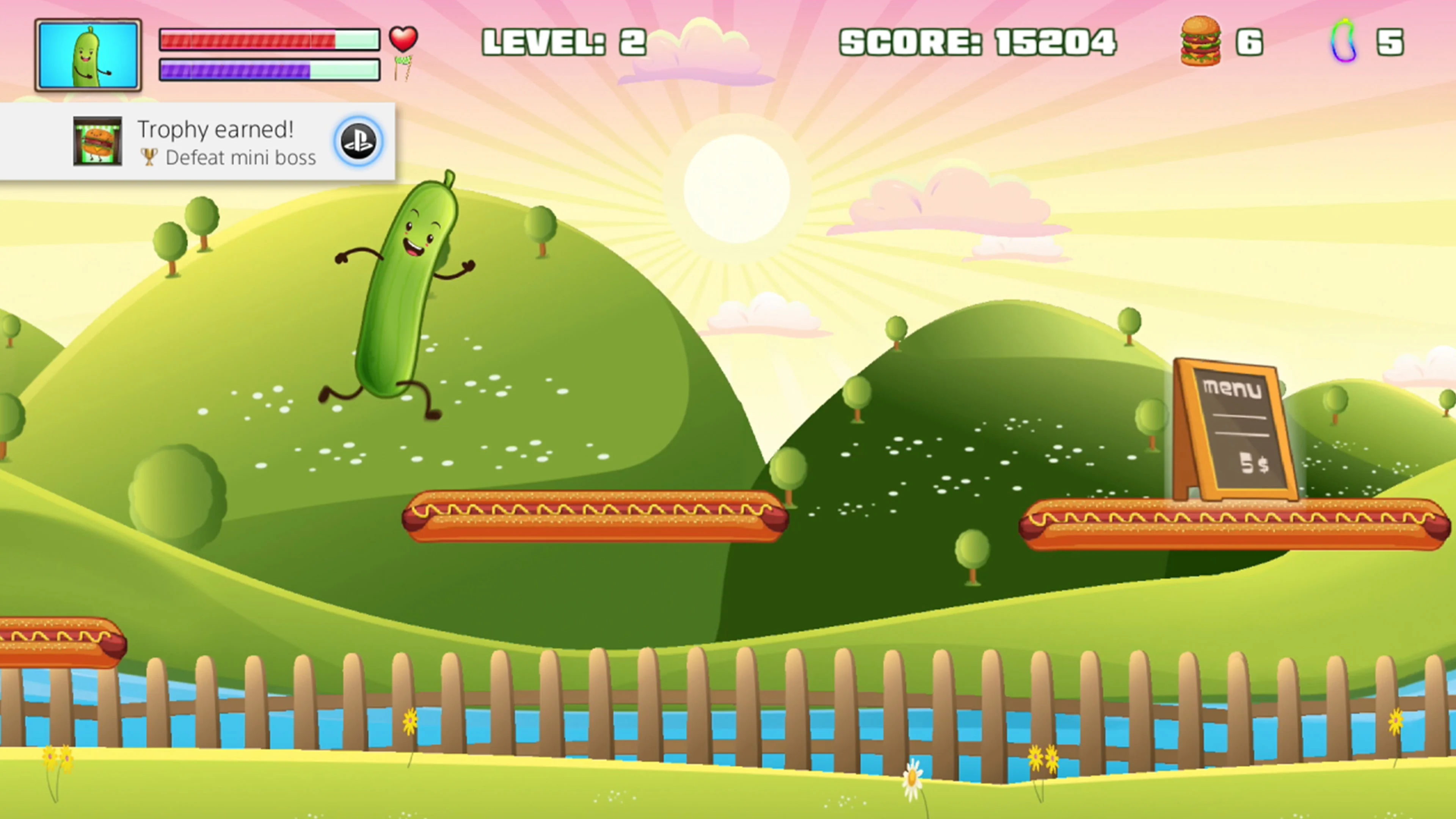Click the burger trophy thumbnail
This screenshot has height=819, width=1456.
[97, 143]
